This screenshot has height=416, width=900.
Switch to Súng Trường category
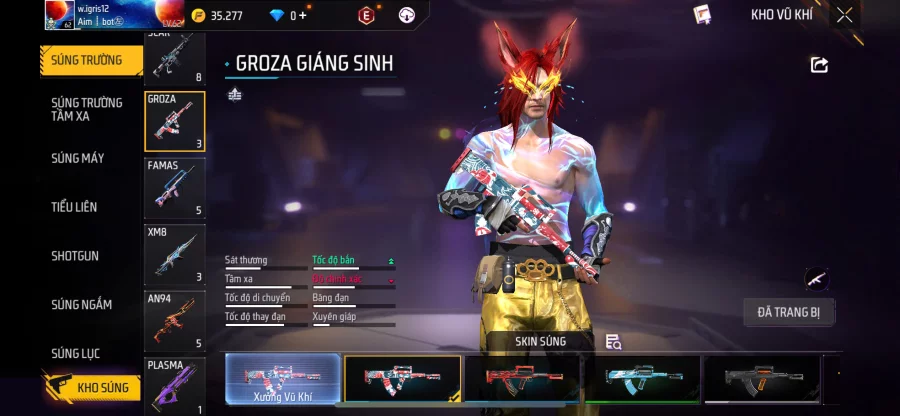(x=90, y=60)
